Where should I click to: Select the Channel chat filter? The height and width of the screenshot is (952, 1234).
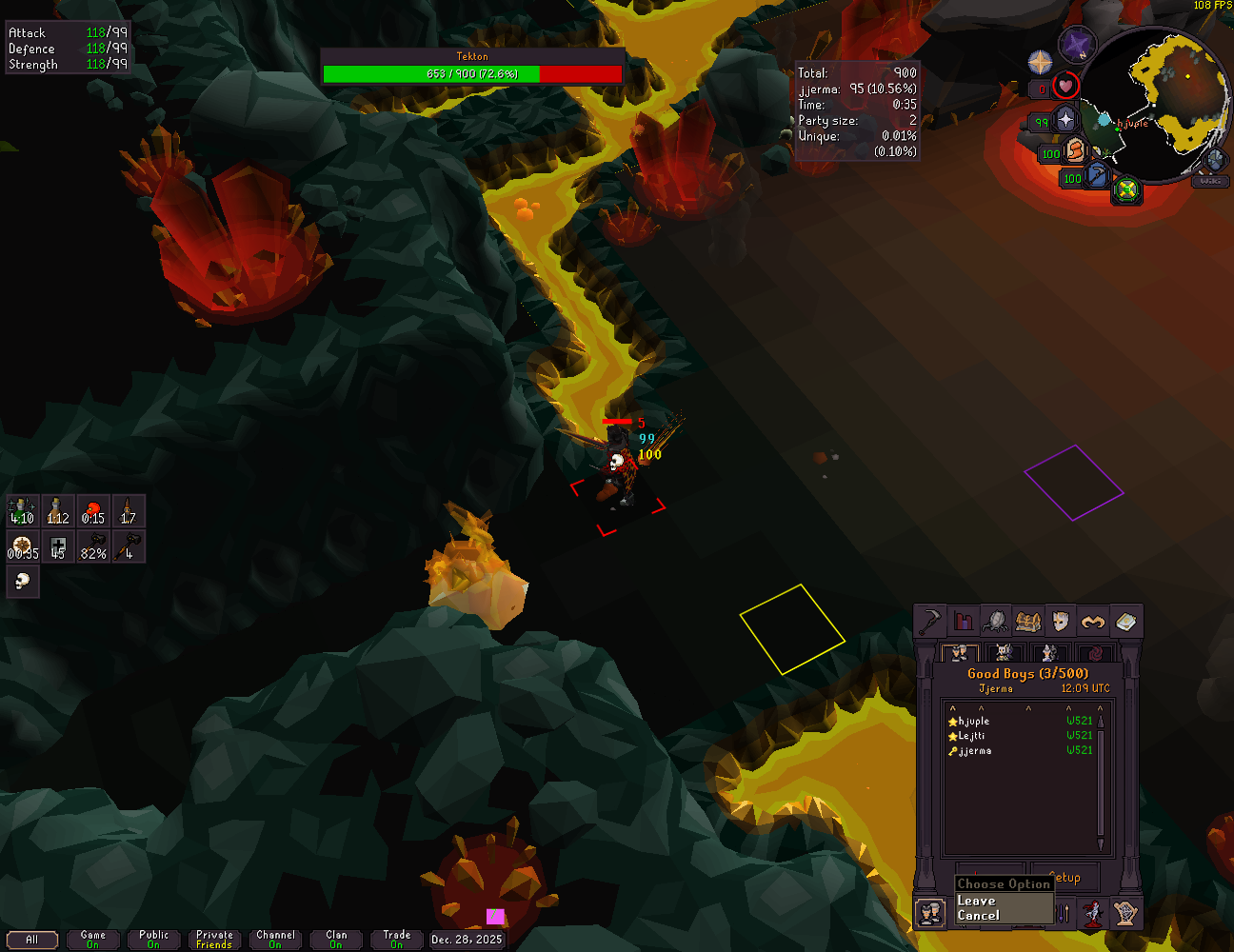tap(275, 940)
